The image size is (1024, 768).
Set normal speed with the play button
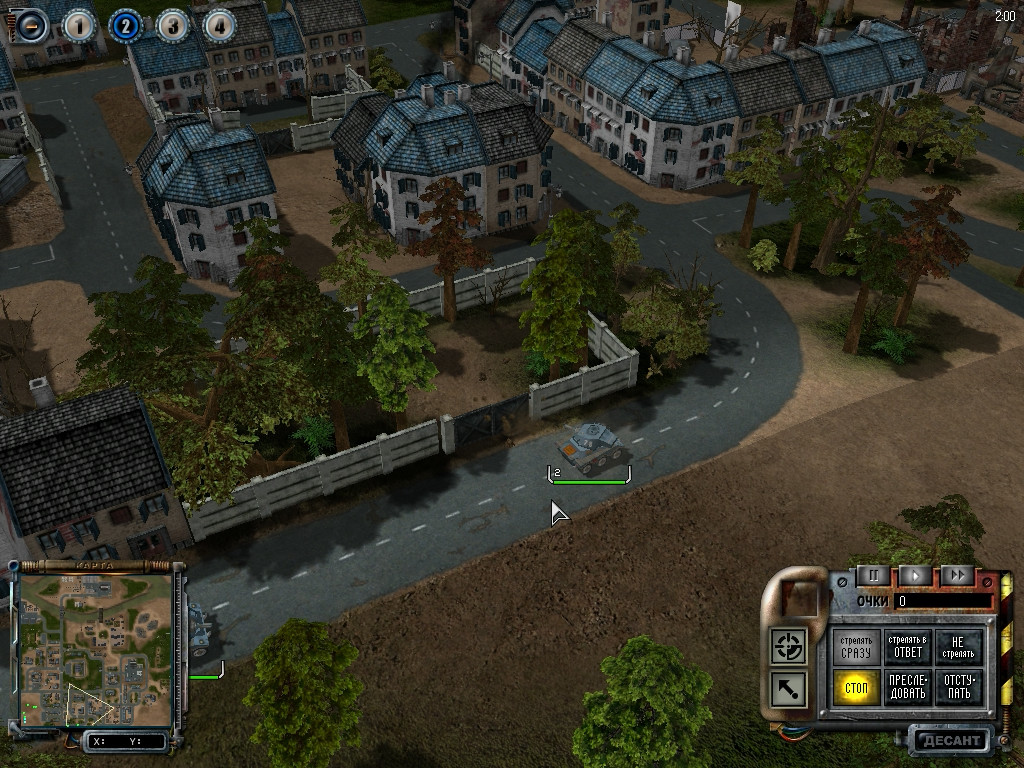click(914, 576)
